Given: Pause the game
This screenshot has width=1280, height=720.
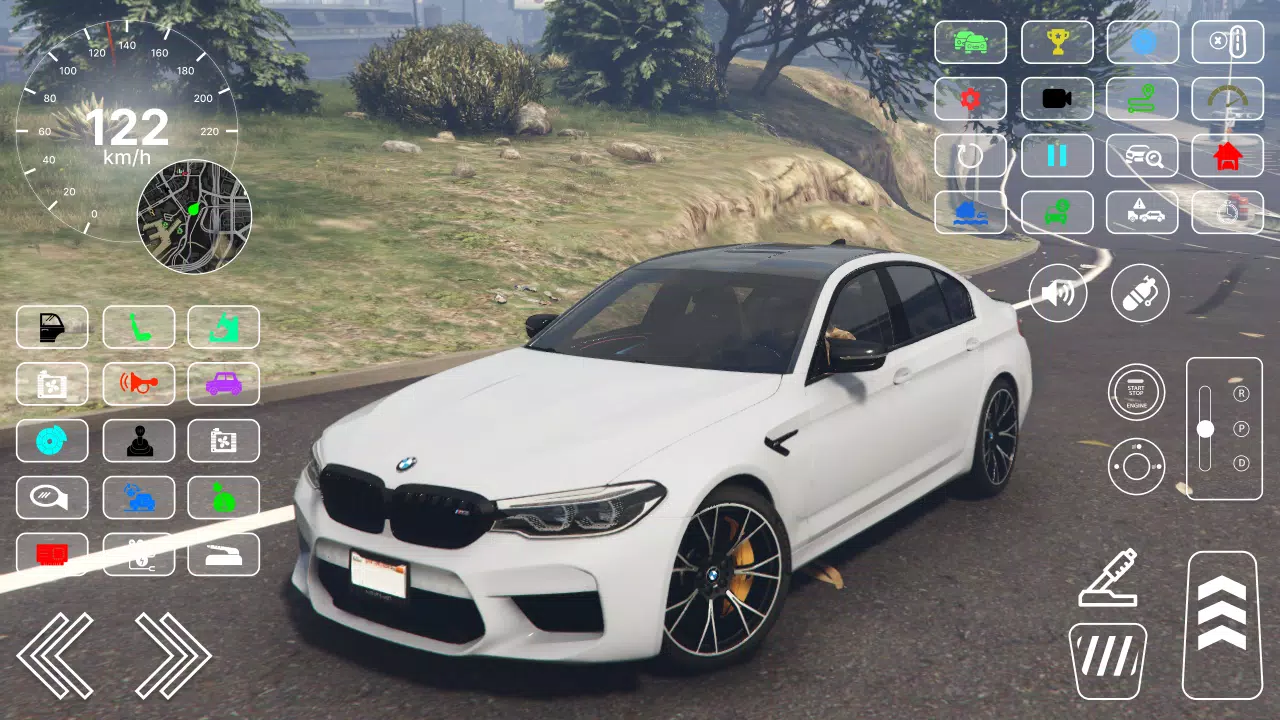Looking at the screenshot, I should [x=1058, y=156].
